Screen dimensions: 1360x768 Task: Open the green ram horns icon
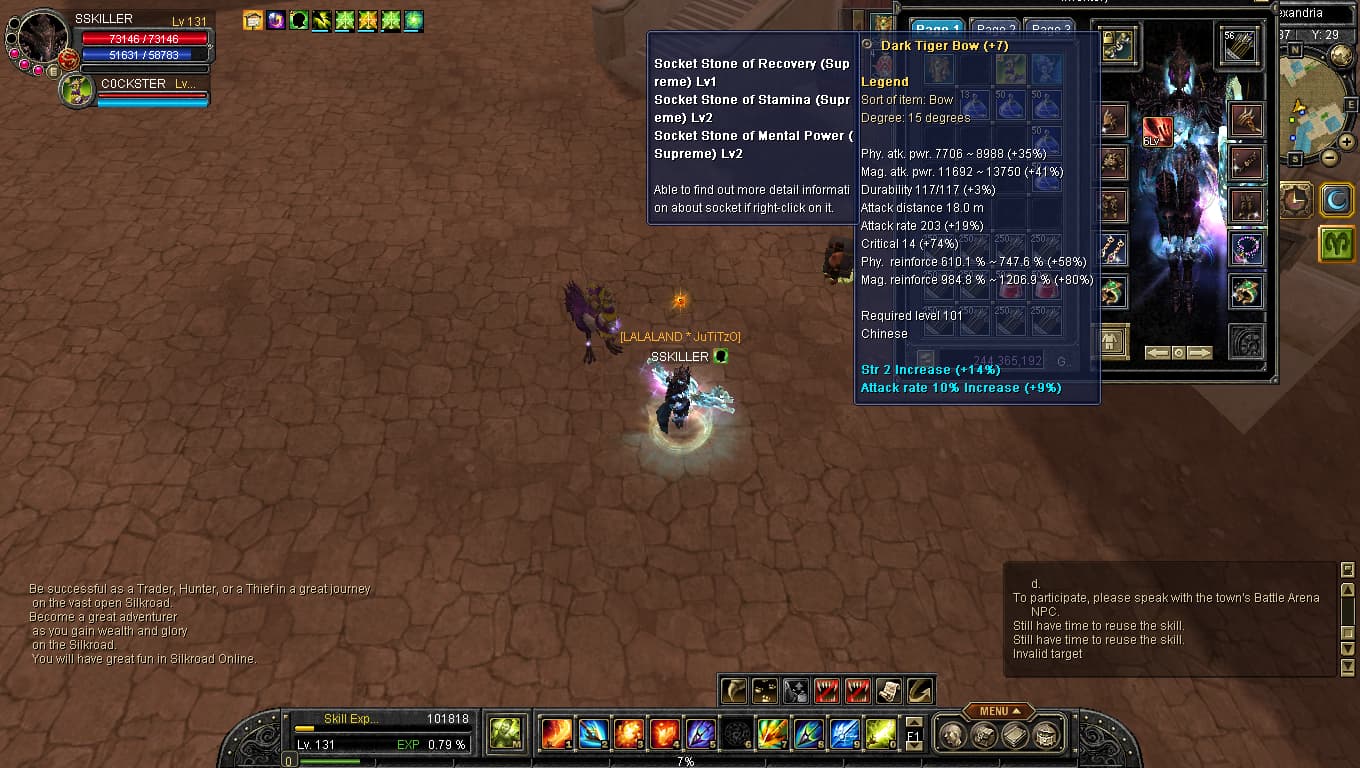1336,245
